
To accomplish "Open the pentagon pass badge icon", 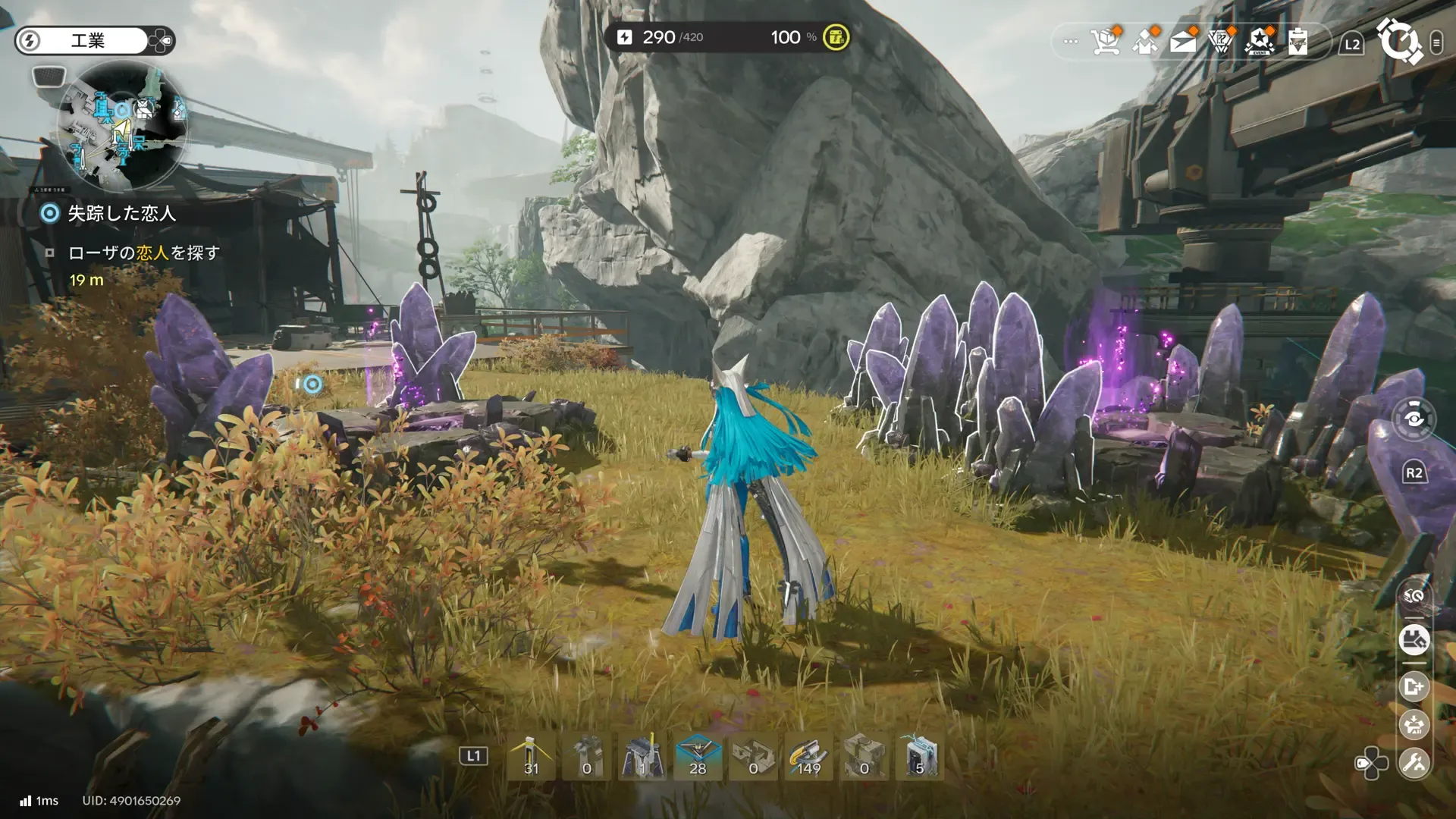I will (x=1221, y=42).
